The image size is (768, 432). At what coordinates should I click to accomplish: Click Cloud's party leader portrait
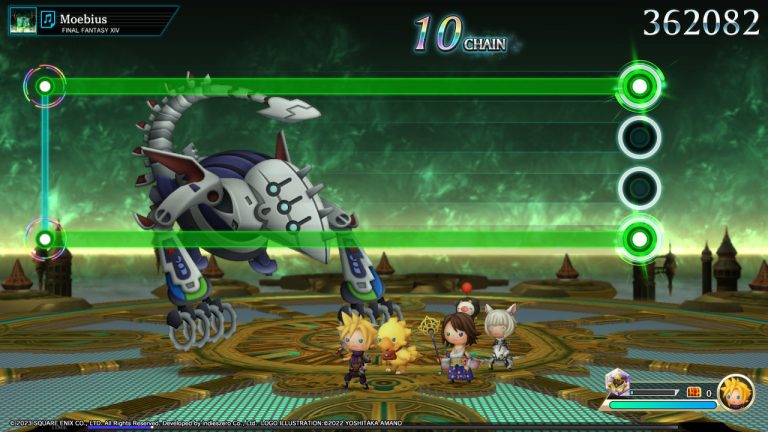[x=735, y=392]
